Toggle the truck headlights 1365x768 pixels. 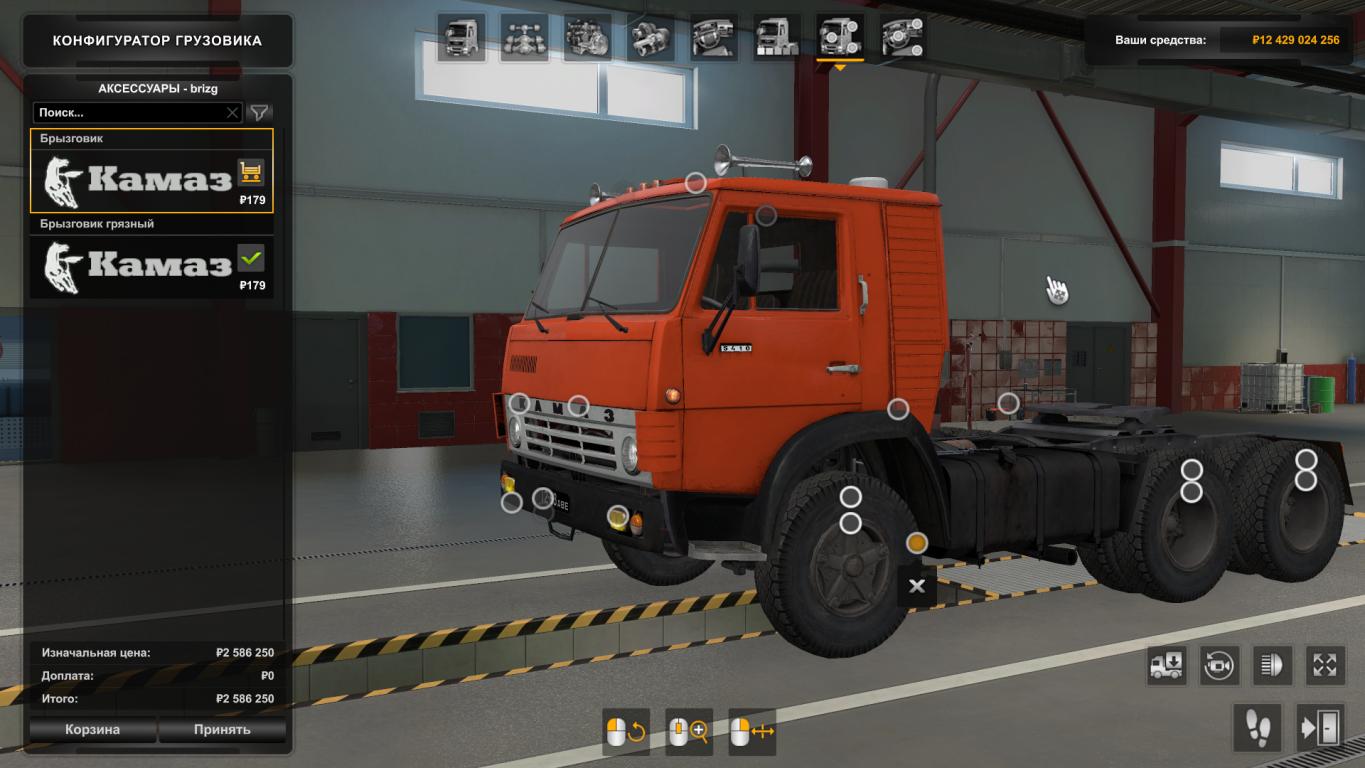click(1273, 665)
